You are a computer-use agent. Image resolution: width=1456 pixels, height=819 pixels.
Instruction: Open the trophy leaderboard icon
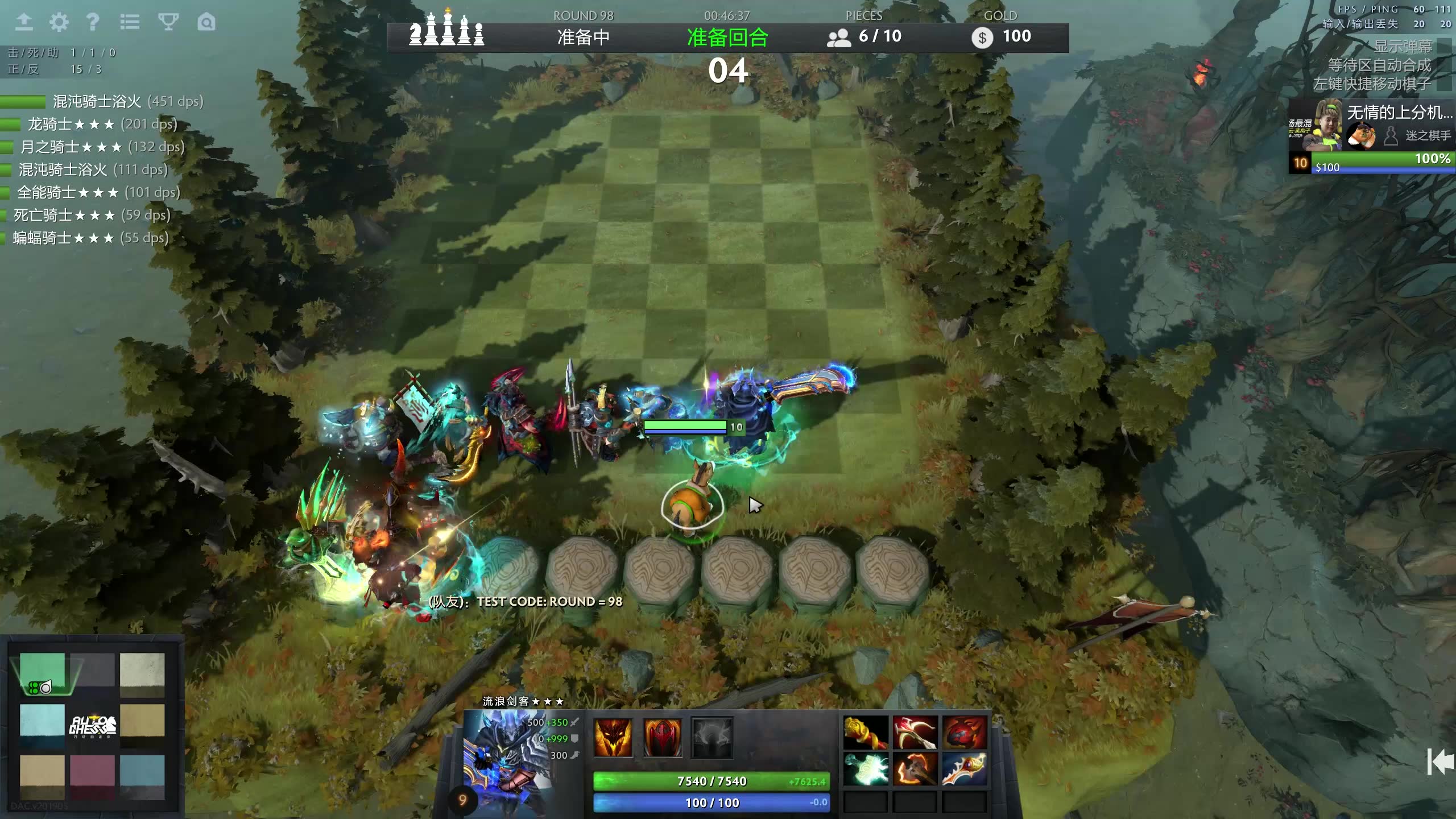coord(168,22)
